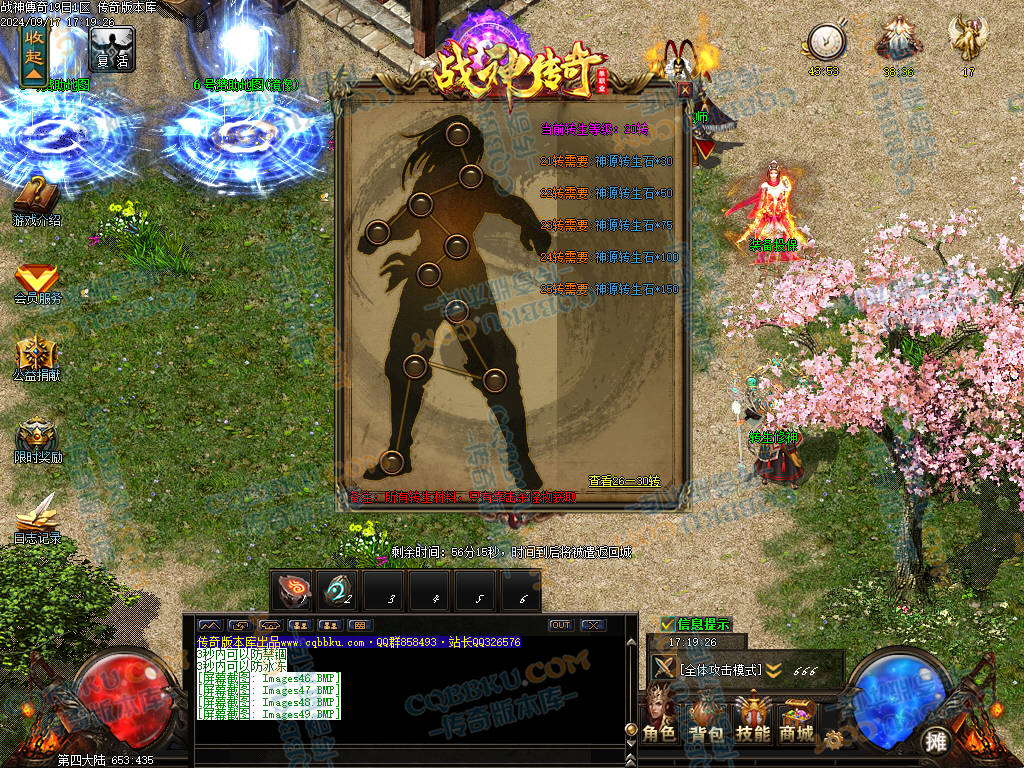Click the 摊 stall button

(x=936, y=740)
